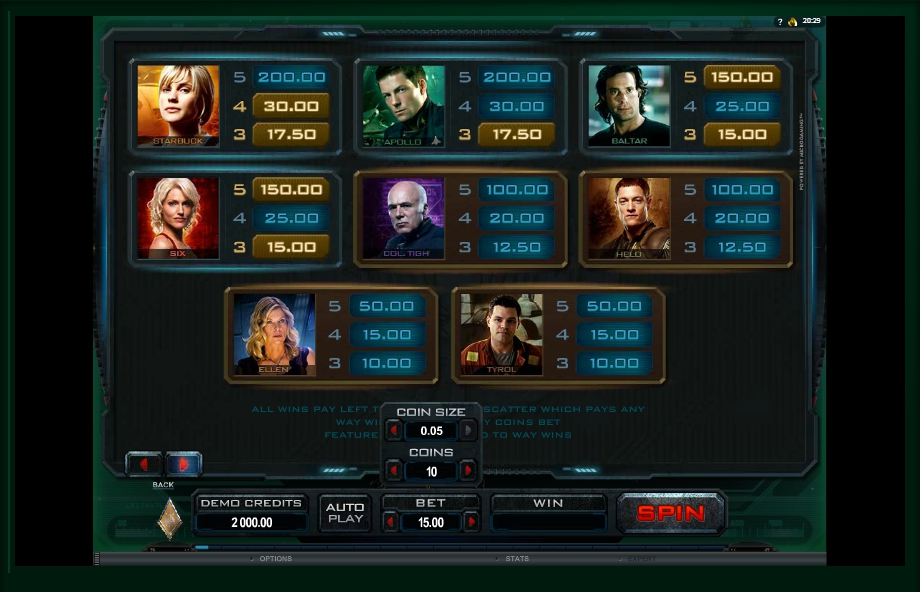Decrease the coin size value

(x=394, y=431)
